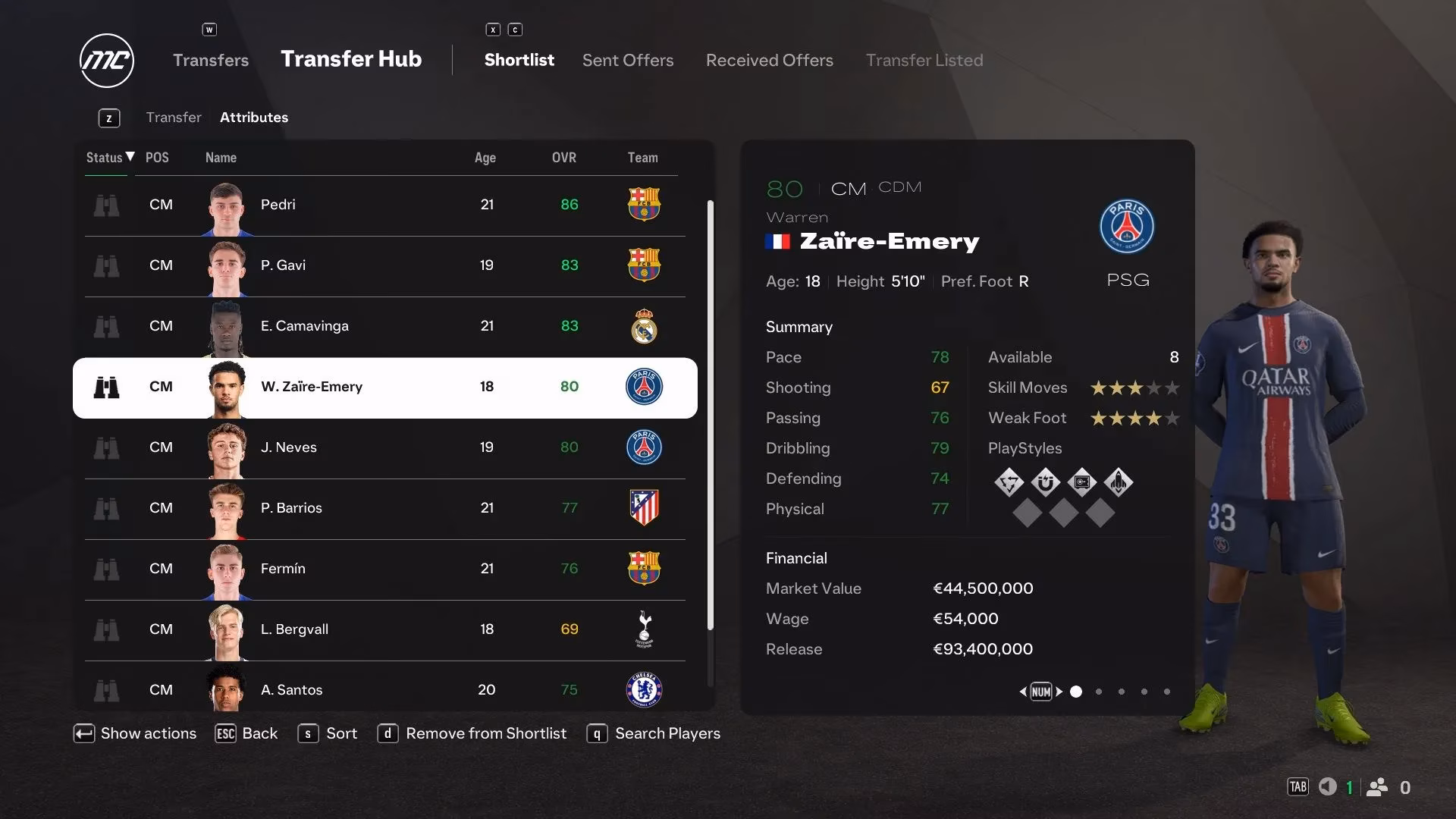Open the Transfer tab above the player list

pyautogui.click(x=174, y=117)
